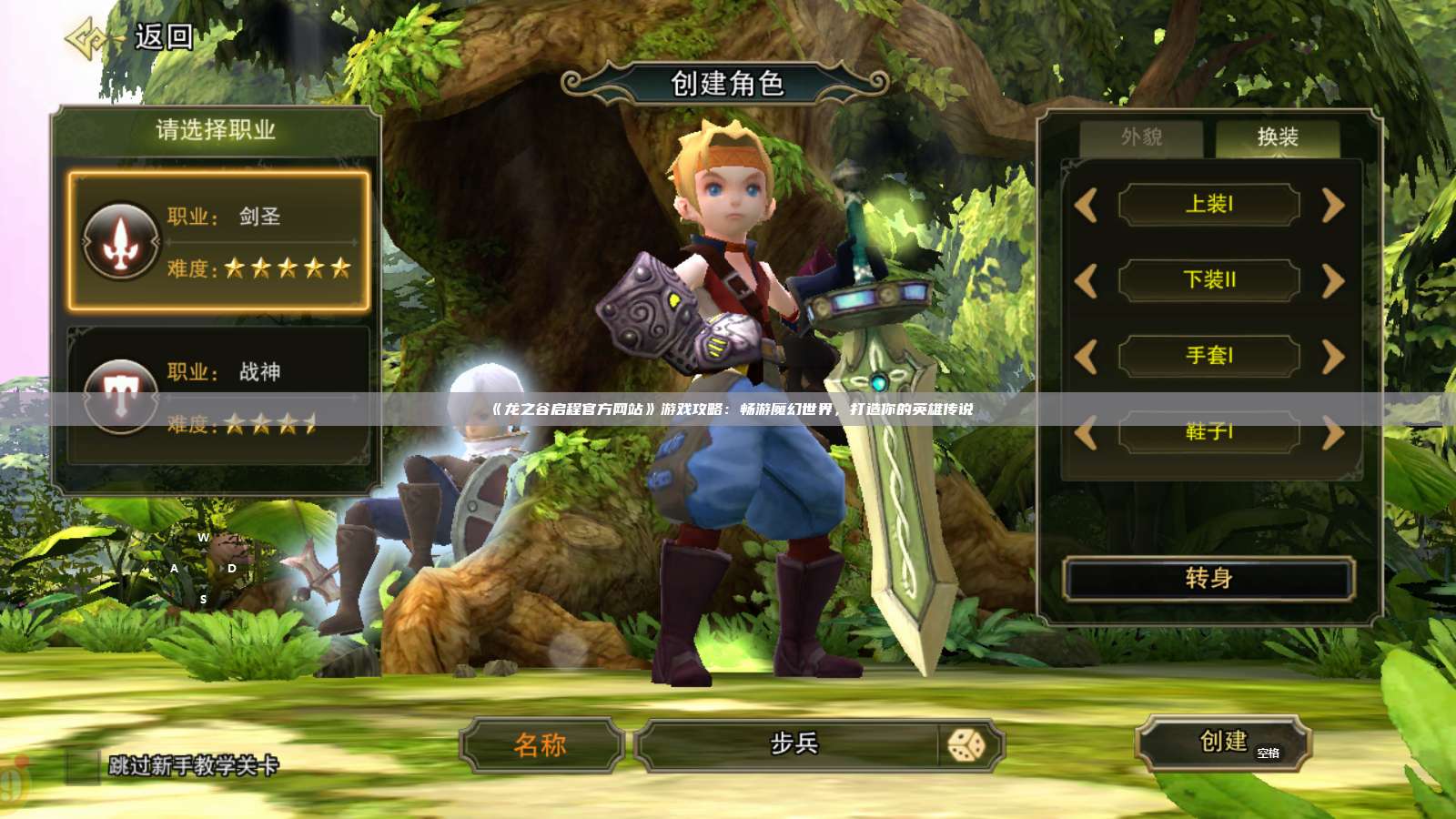The width and height of the screenshot is (1456, 819).
Task: Cycle to the previous 上装I outfit
Action: [1088, 204]
